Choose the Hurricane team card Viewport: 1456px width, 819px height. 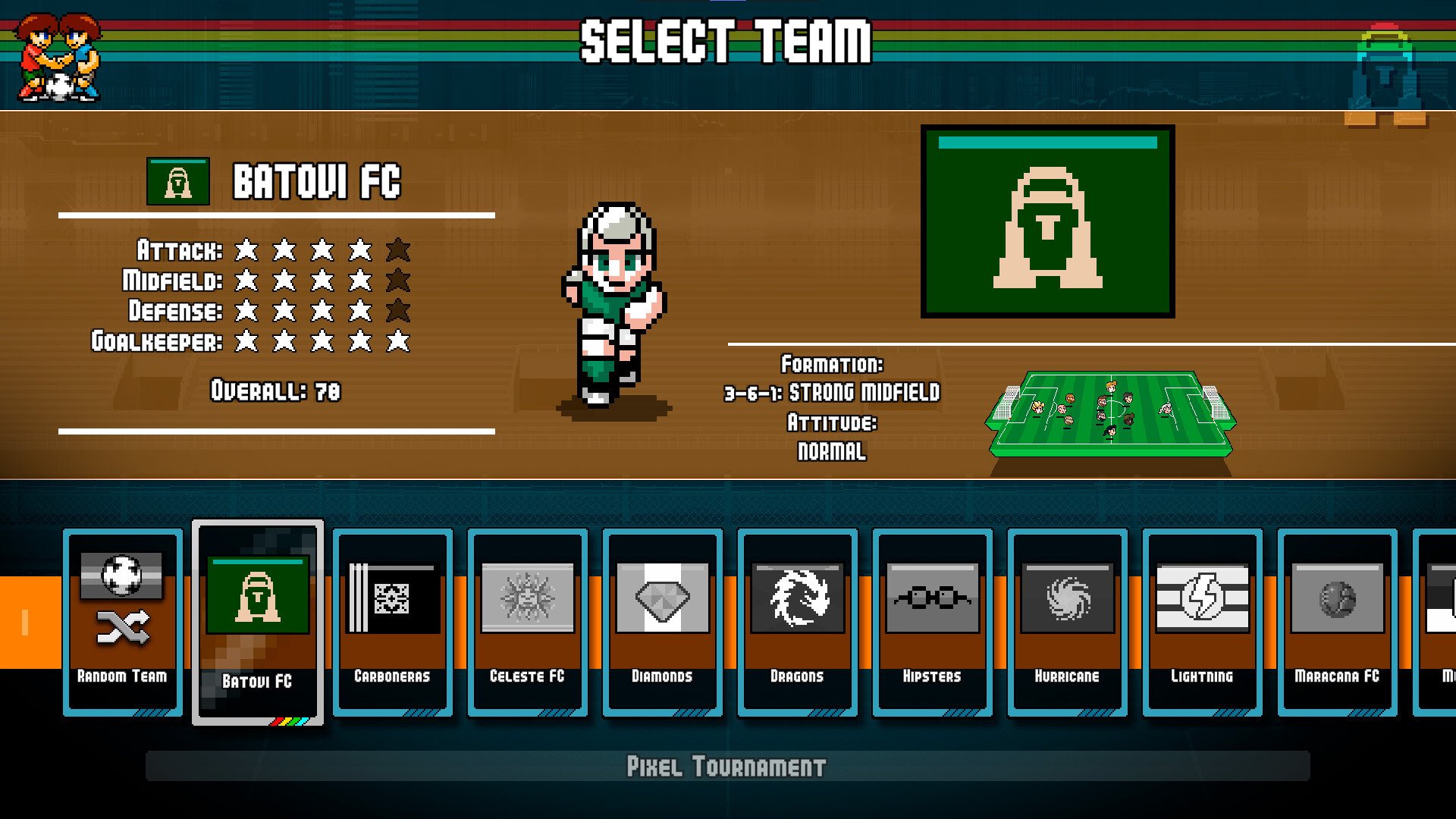point(1068,622)
